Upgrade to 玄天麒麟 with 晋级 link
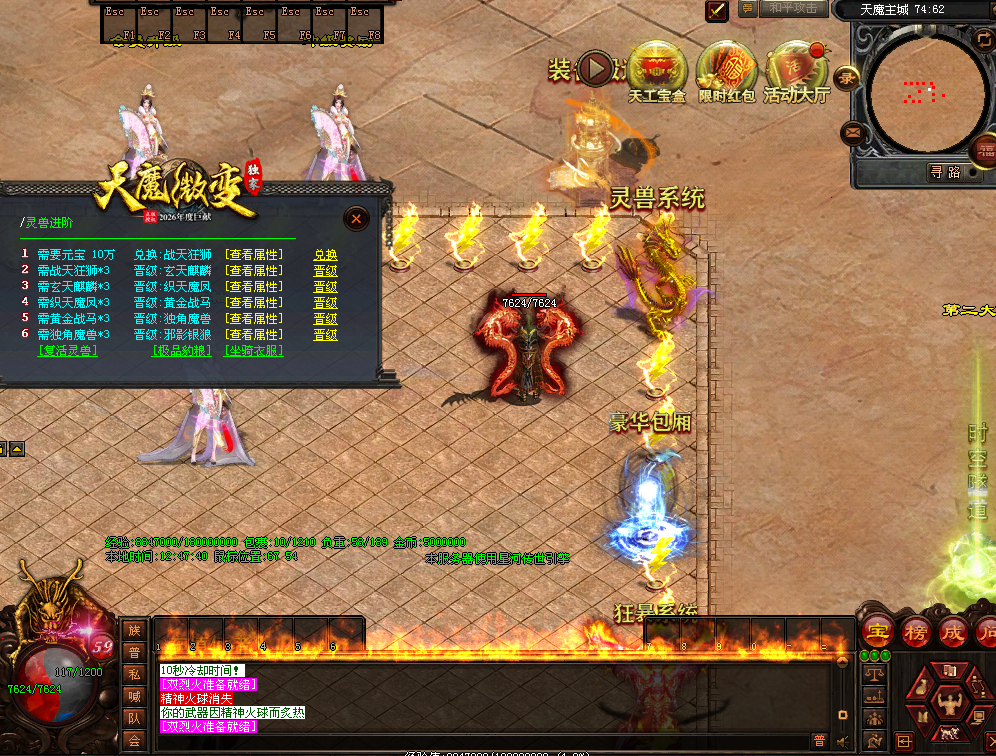This screenshot has height=756, width=996. [325, 271]
